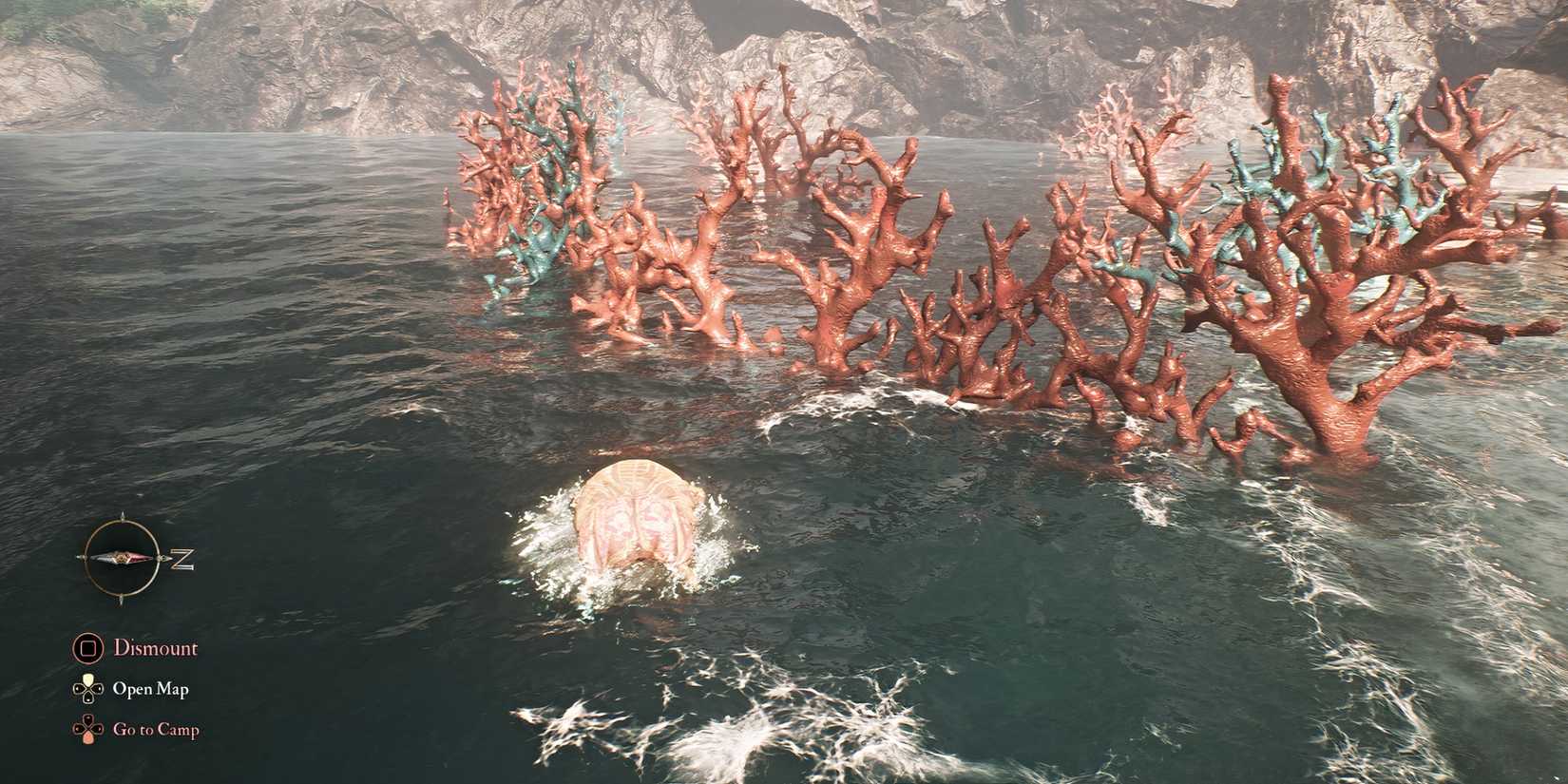The image size is (1568, 784).
Task: Toggle the highlighted up petal of the map d-pad
Action: (x=87, y=679)
